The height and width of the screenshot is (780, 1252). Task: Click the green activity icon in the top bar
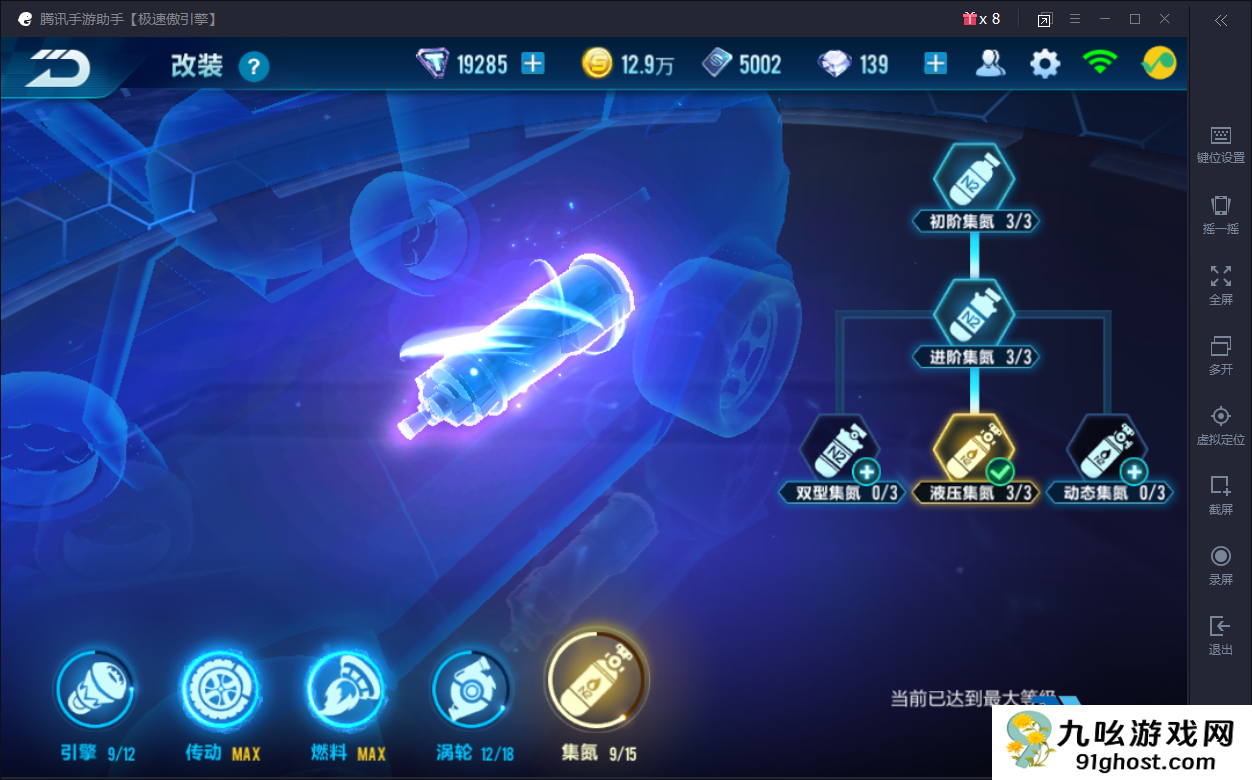pyautogui.click(x=1159, y=64)
